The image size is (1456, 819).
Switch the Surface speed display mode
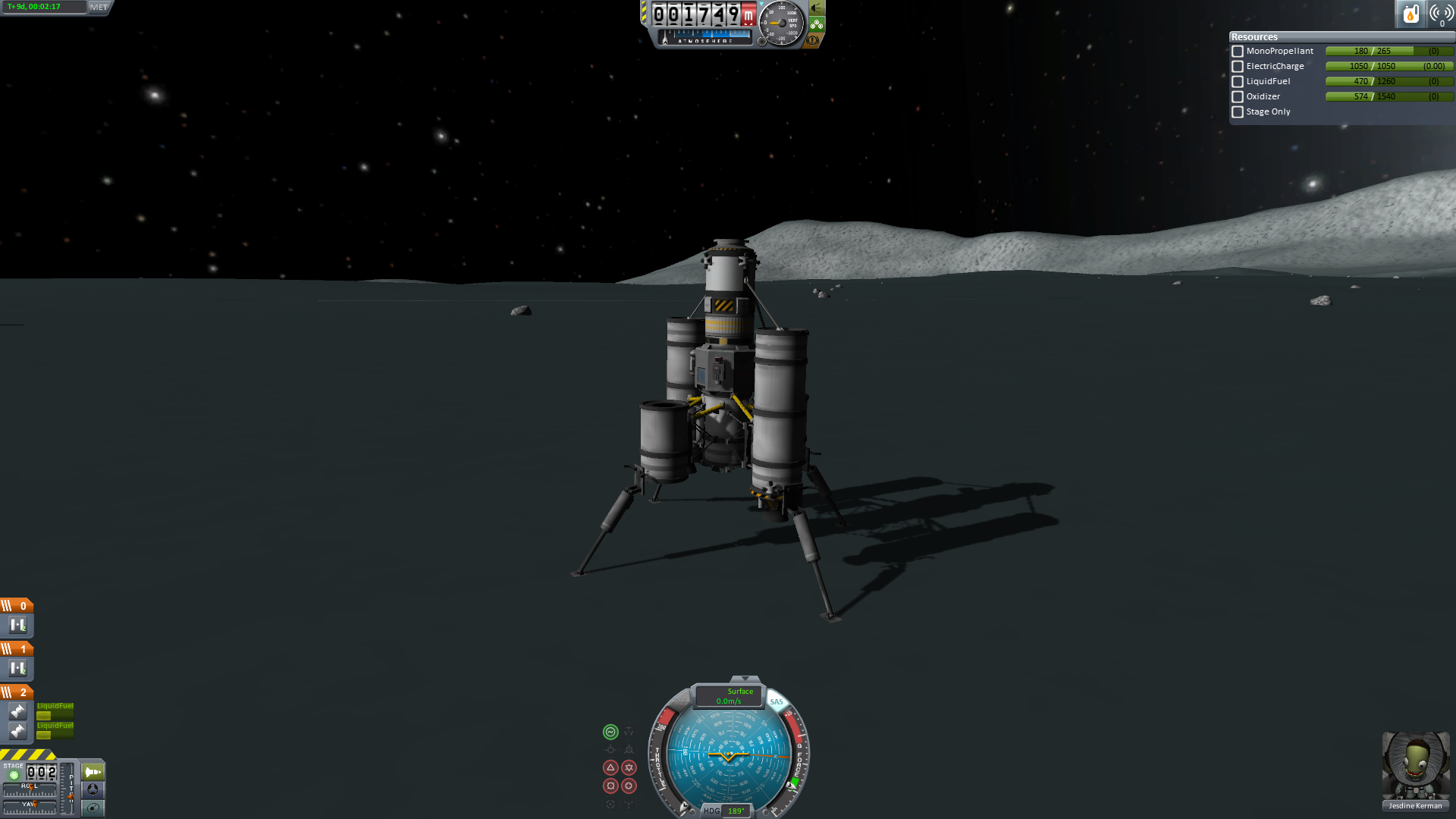[x=730, y=695]
